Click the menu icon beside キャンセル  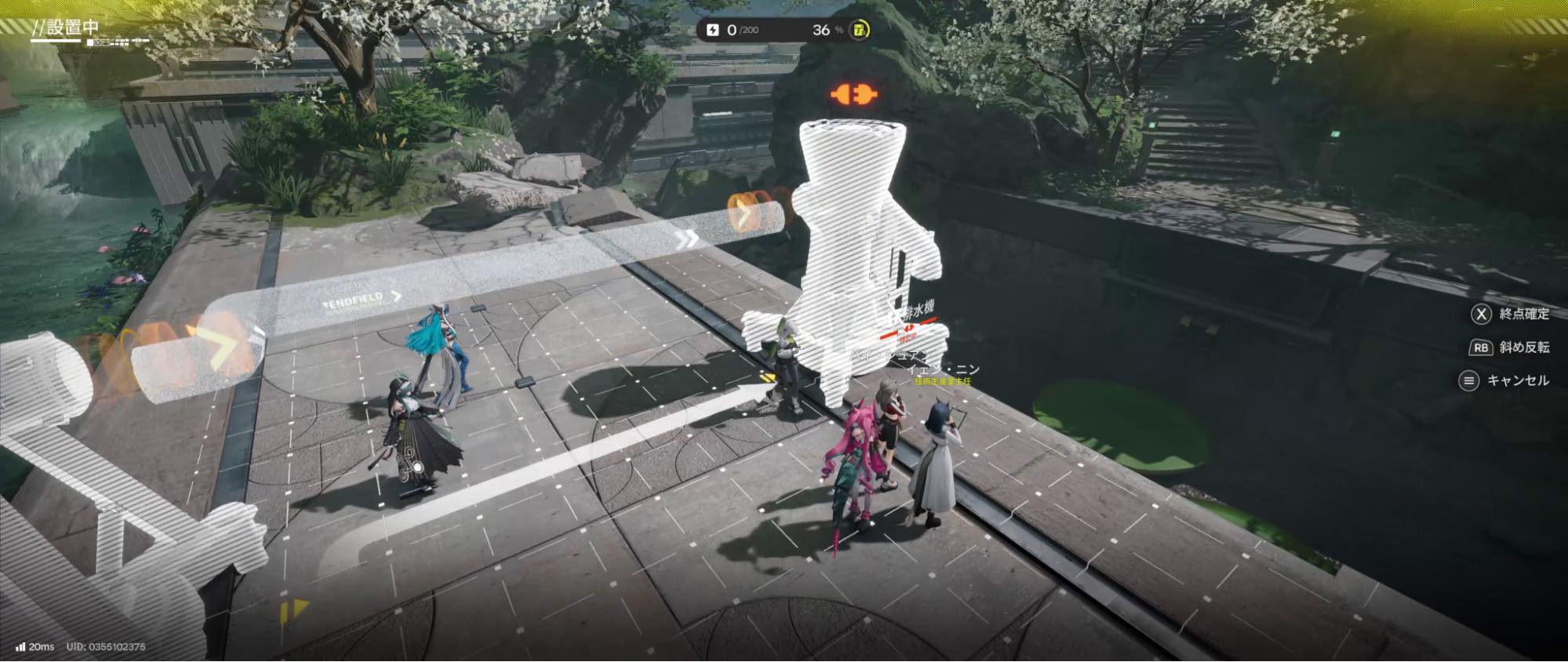(1469, 379)
